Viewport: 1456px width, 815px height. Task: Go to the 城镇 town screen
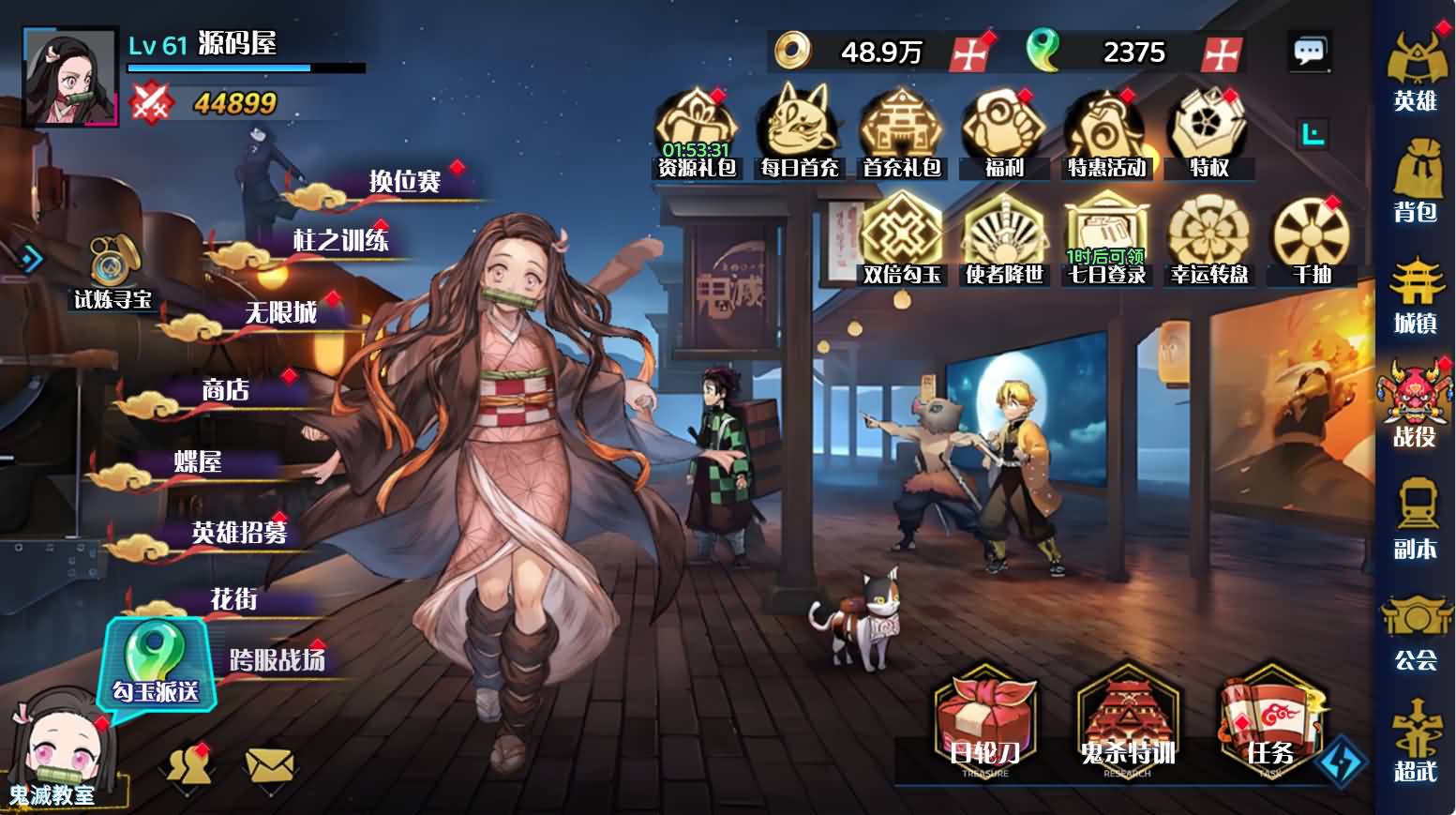(1414, 294)
